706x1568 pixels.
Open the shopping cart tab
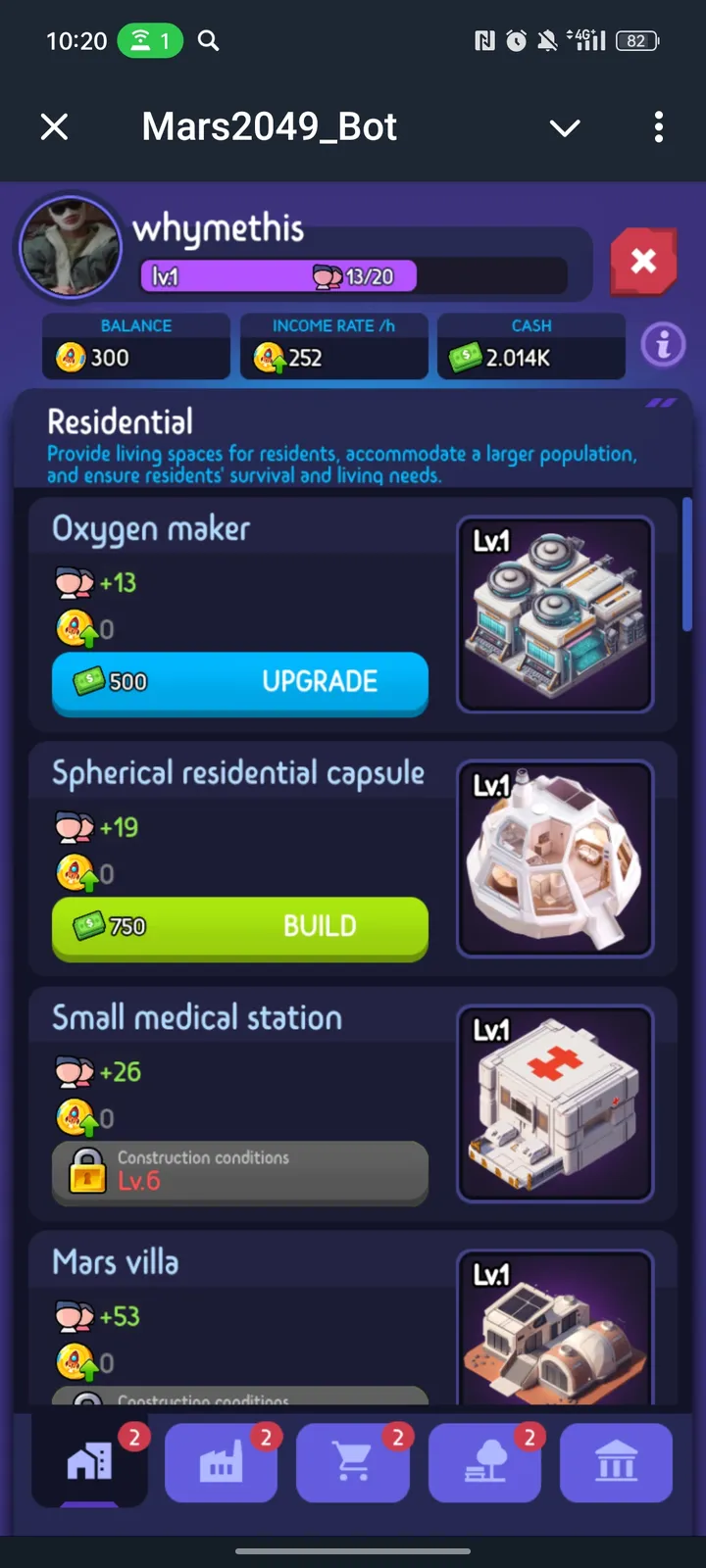point(353,1463)
